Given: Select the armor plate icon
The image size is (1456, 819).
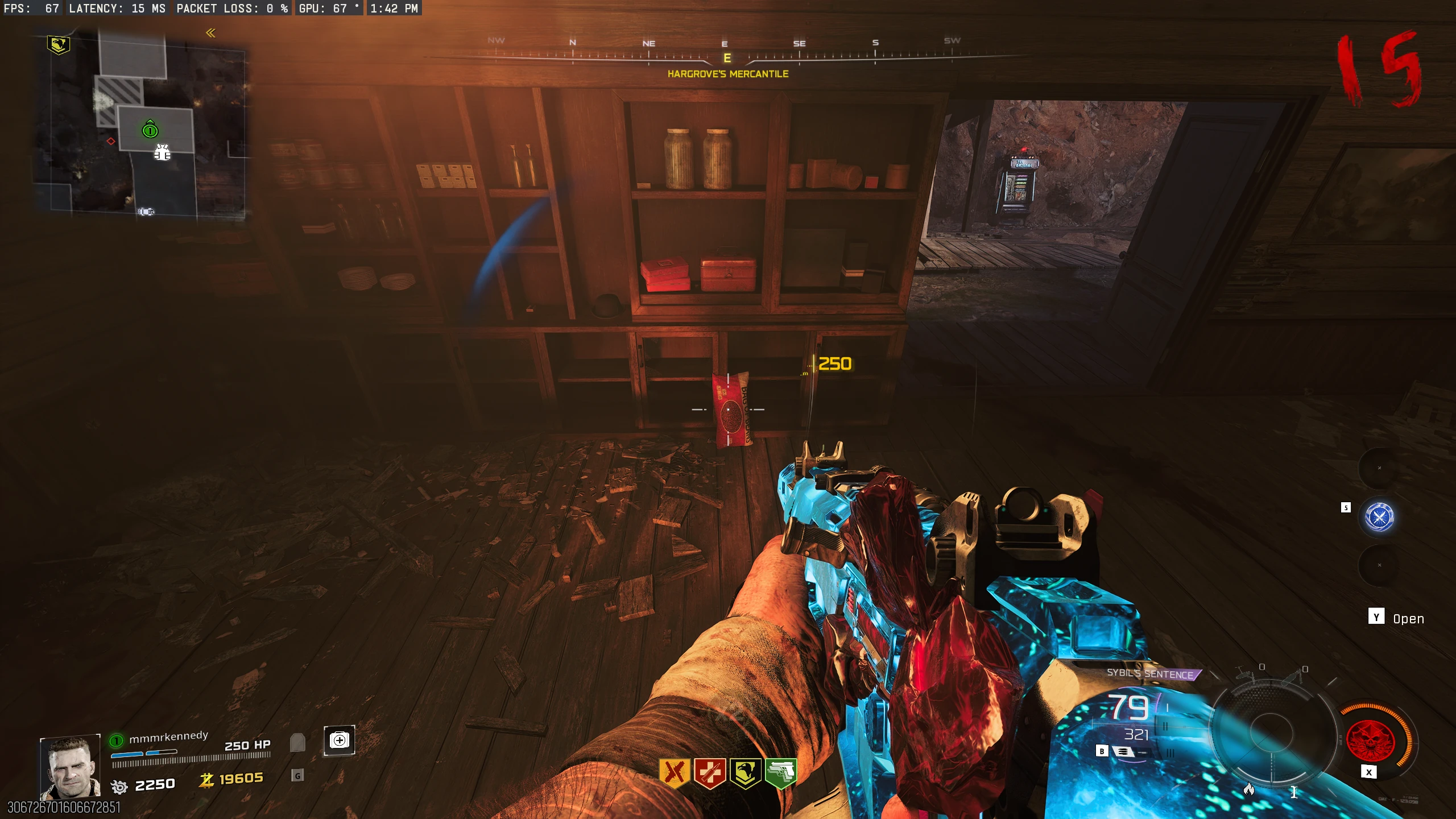Looking at the screenshot, I should coord(297,742).
